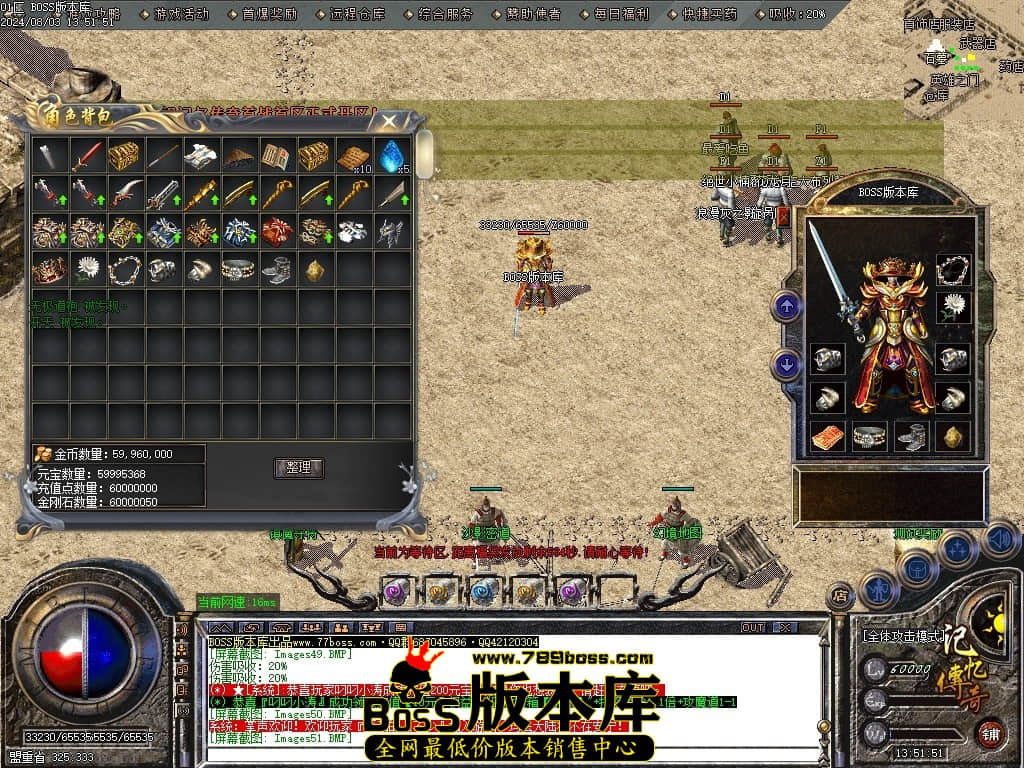Click the up arrow on equipment panel
Image resolution: width=1024 pixels, height=768 pixels.
787,306
